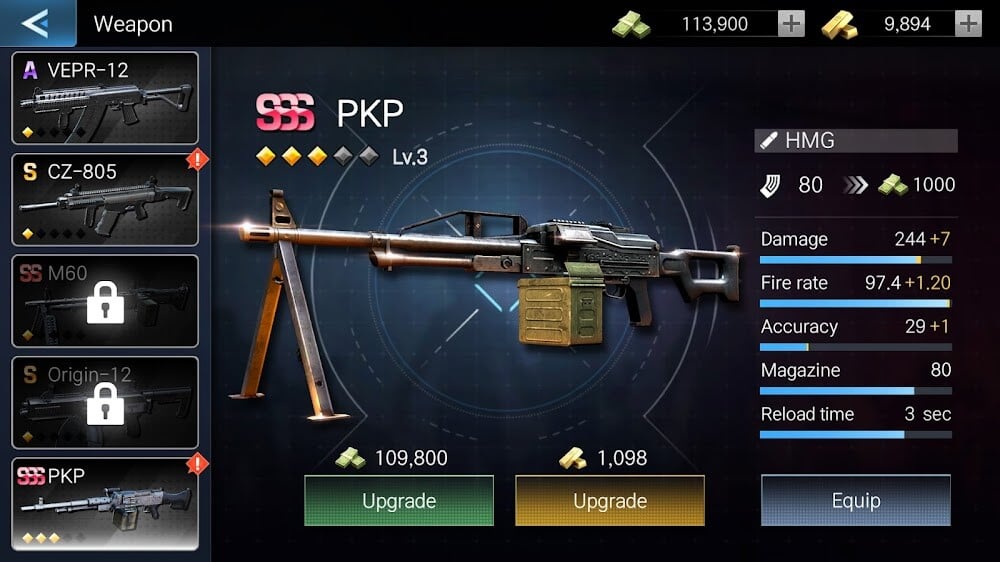
Task: Add more cash with the plus button
Action: coord(791,24)
